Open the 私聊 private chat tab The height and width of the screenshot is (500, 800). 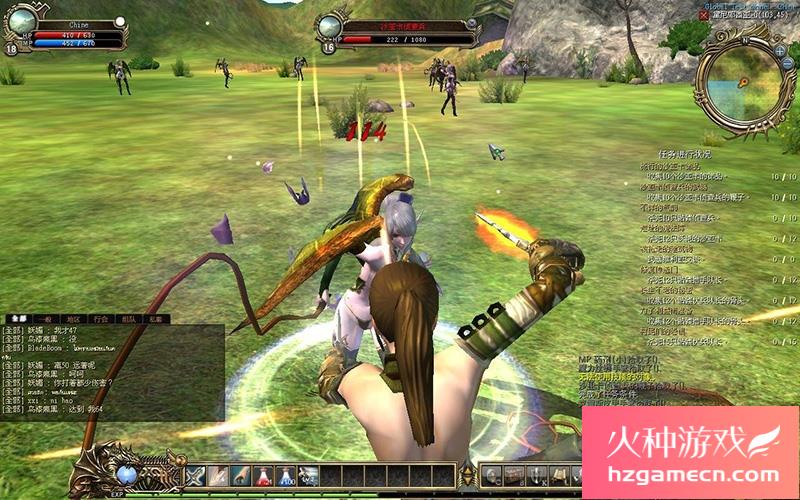click(x=155, y=319)
